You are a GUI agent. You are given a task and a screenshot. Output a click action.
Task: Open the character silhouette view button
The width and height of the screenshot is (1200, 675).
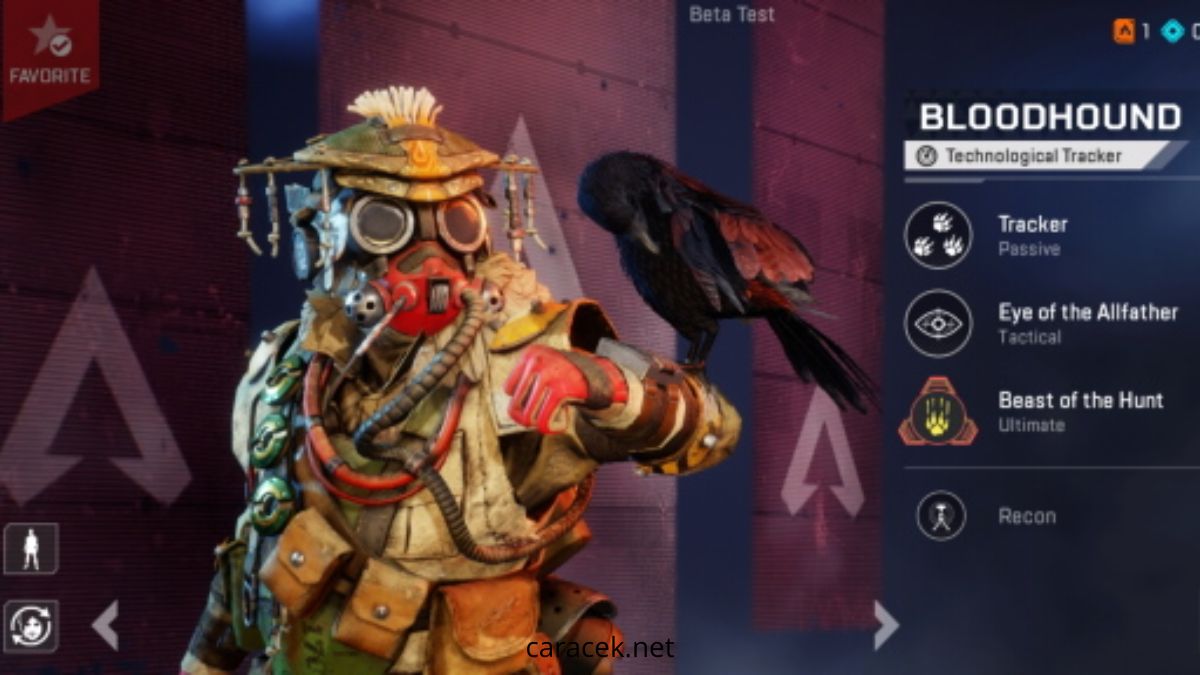tap(31, 549)
